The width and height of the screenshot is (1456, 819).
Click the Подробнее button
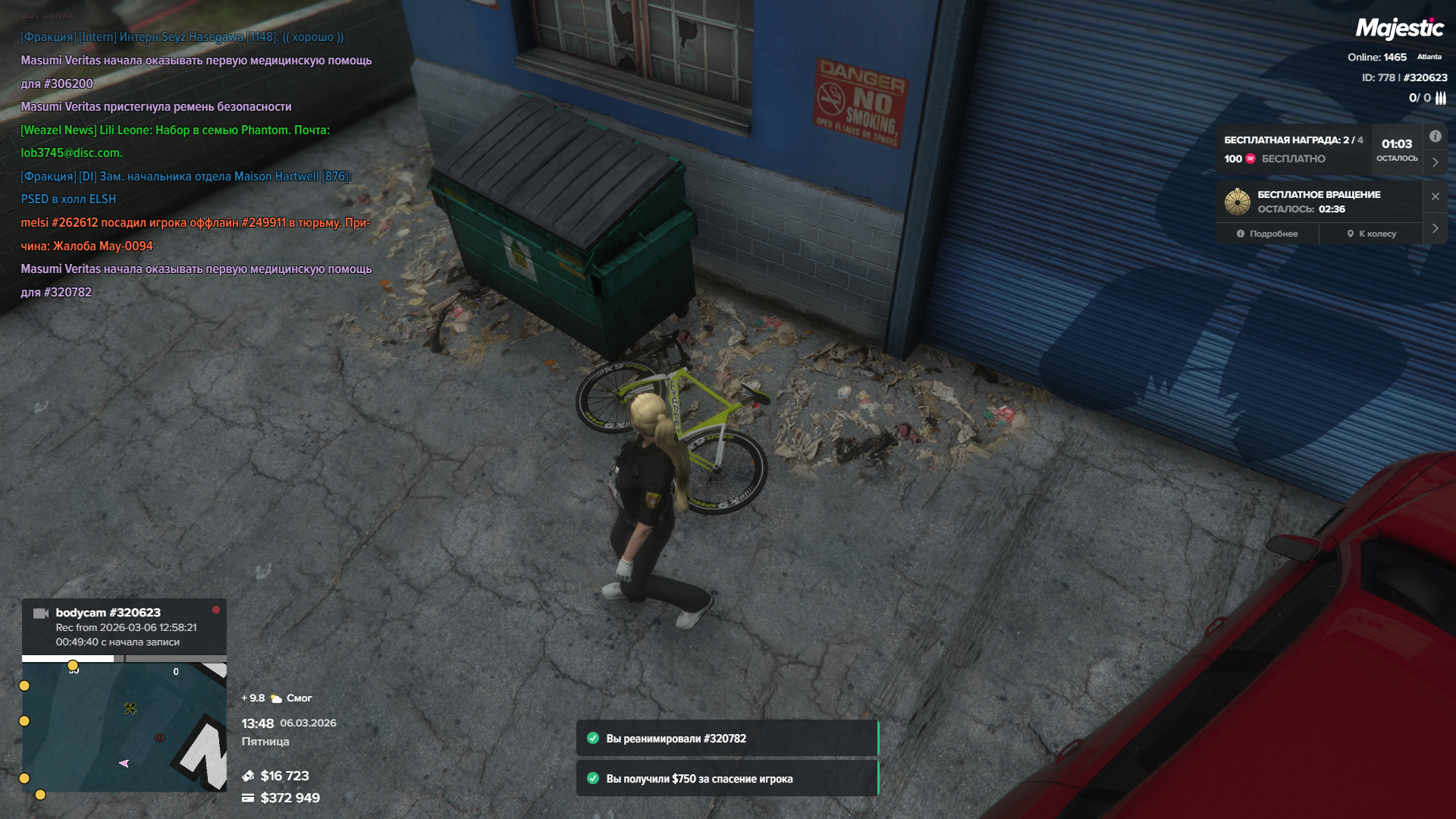tap(1267, 234)
